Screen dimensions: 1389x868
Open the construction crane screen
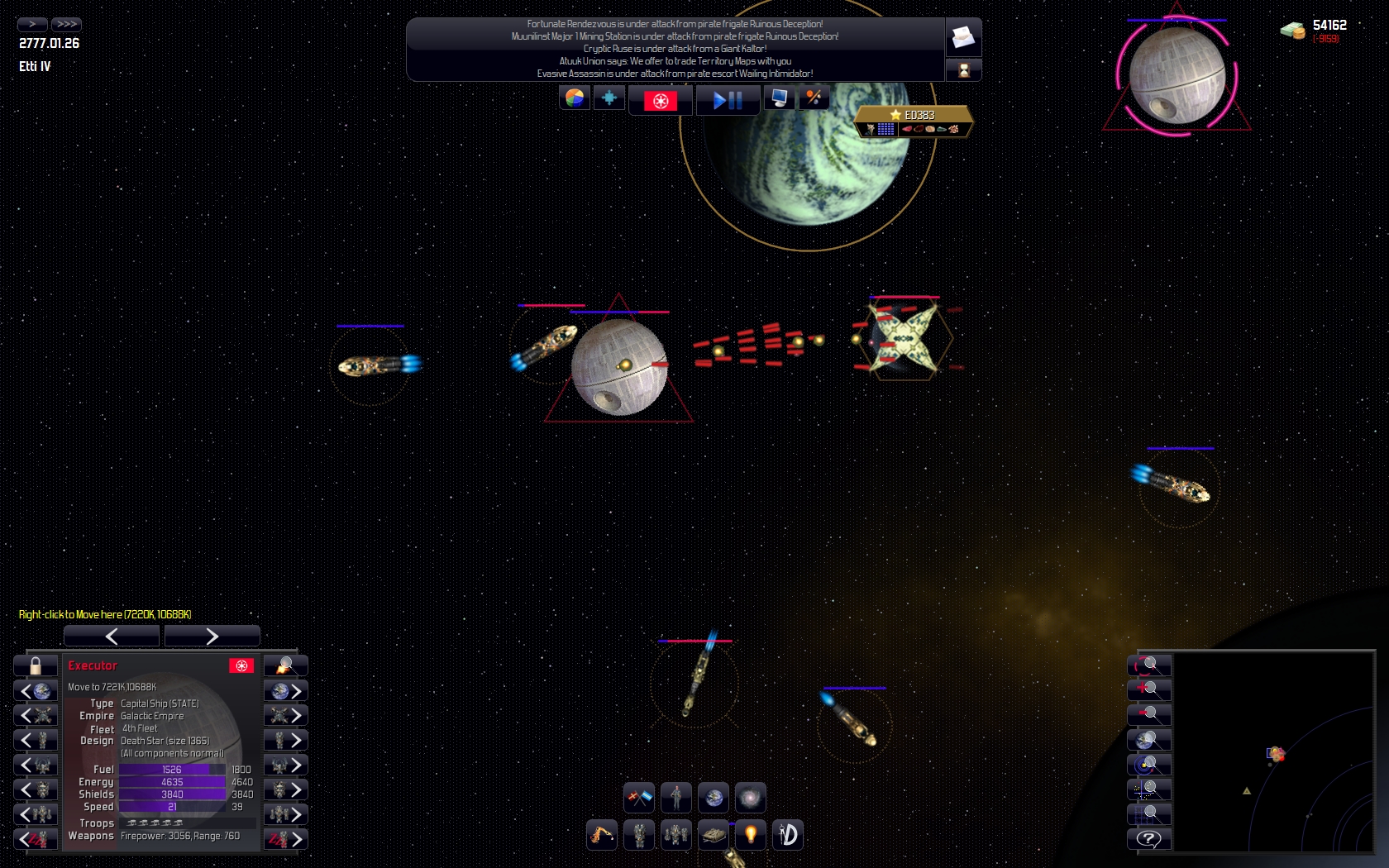[x=602, y=835]
